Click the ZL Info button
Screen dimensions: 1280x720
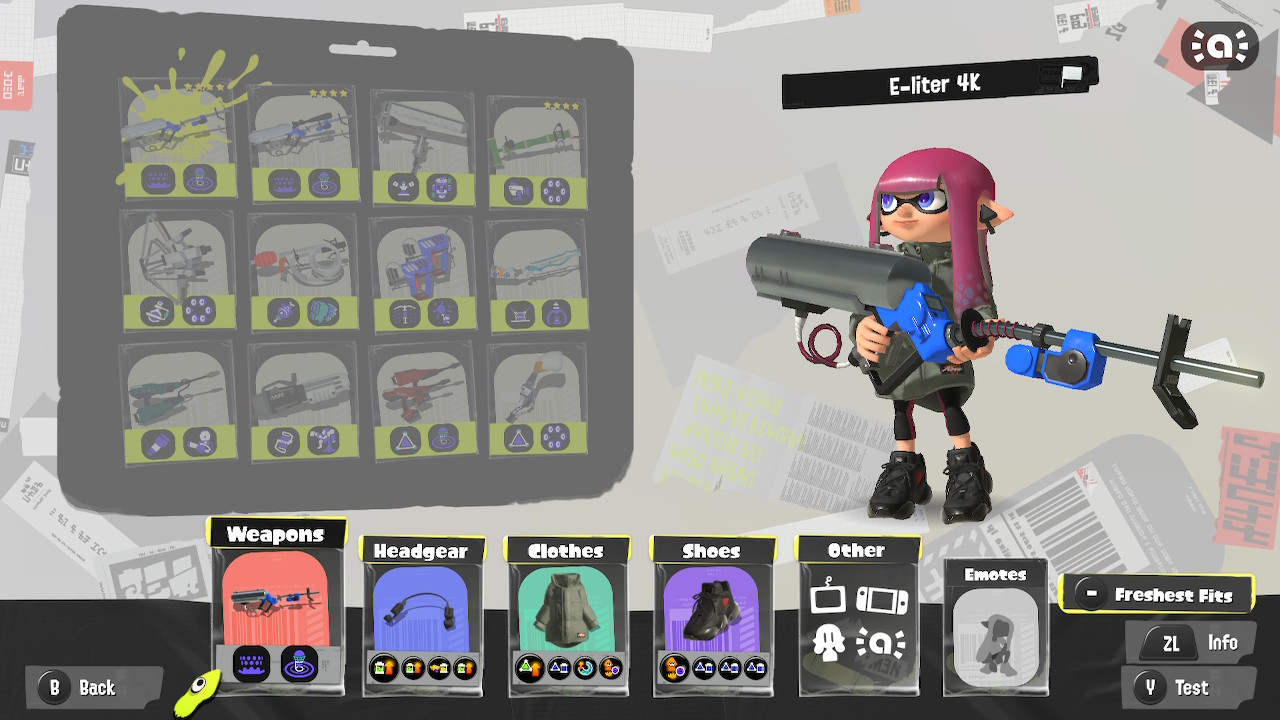point(1190,642)
